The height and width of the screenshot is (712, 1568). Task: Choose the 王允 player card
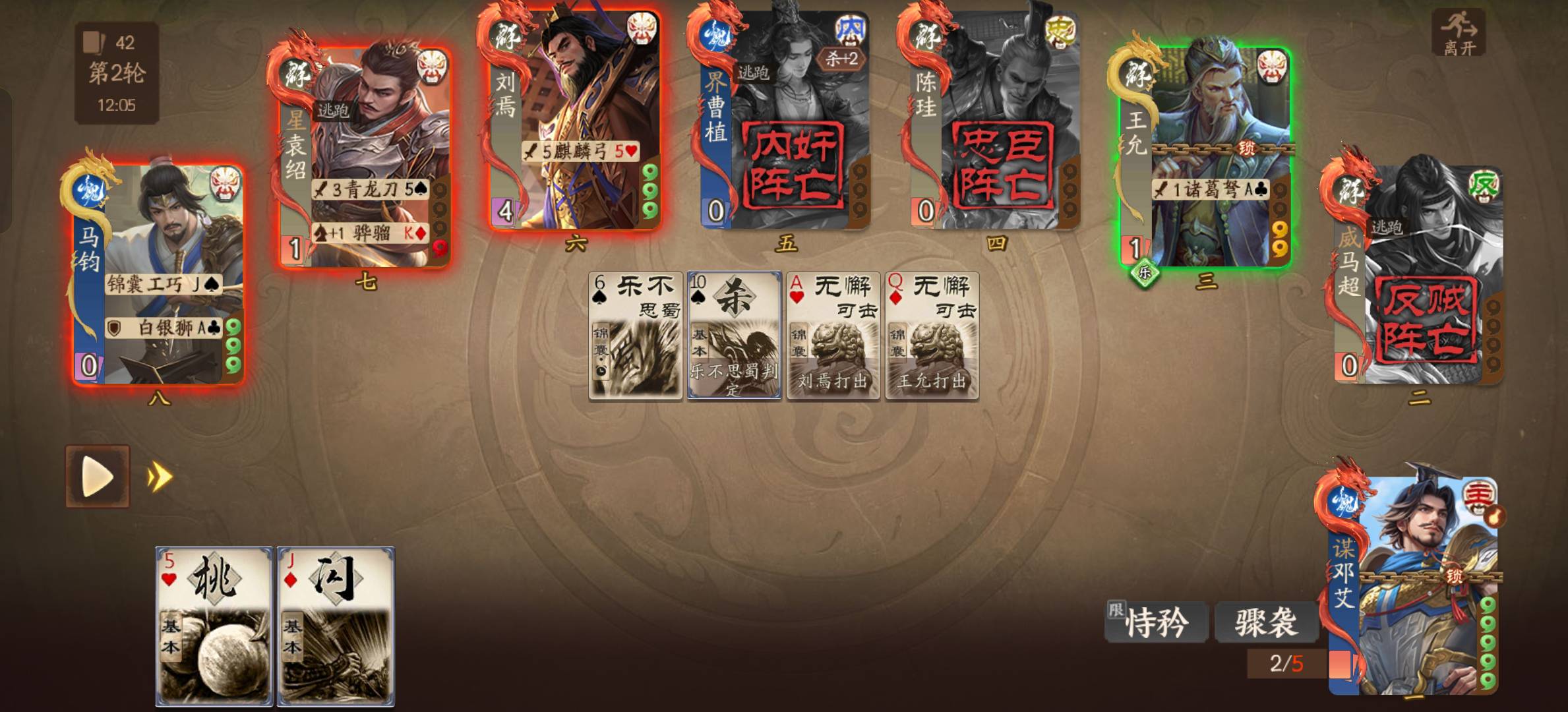(x=1205, y=158)
